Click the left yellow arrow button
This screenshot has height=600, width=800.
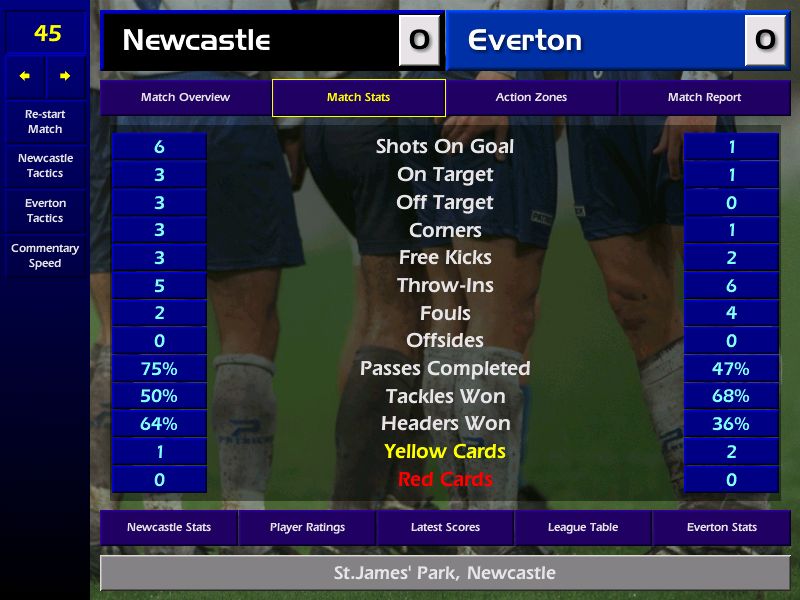point(25,76)
